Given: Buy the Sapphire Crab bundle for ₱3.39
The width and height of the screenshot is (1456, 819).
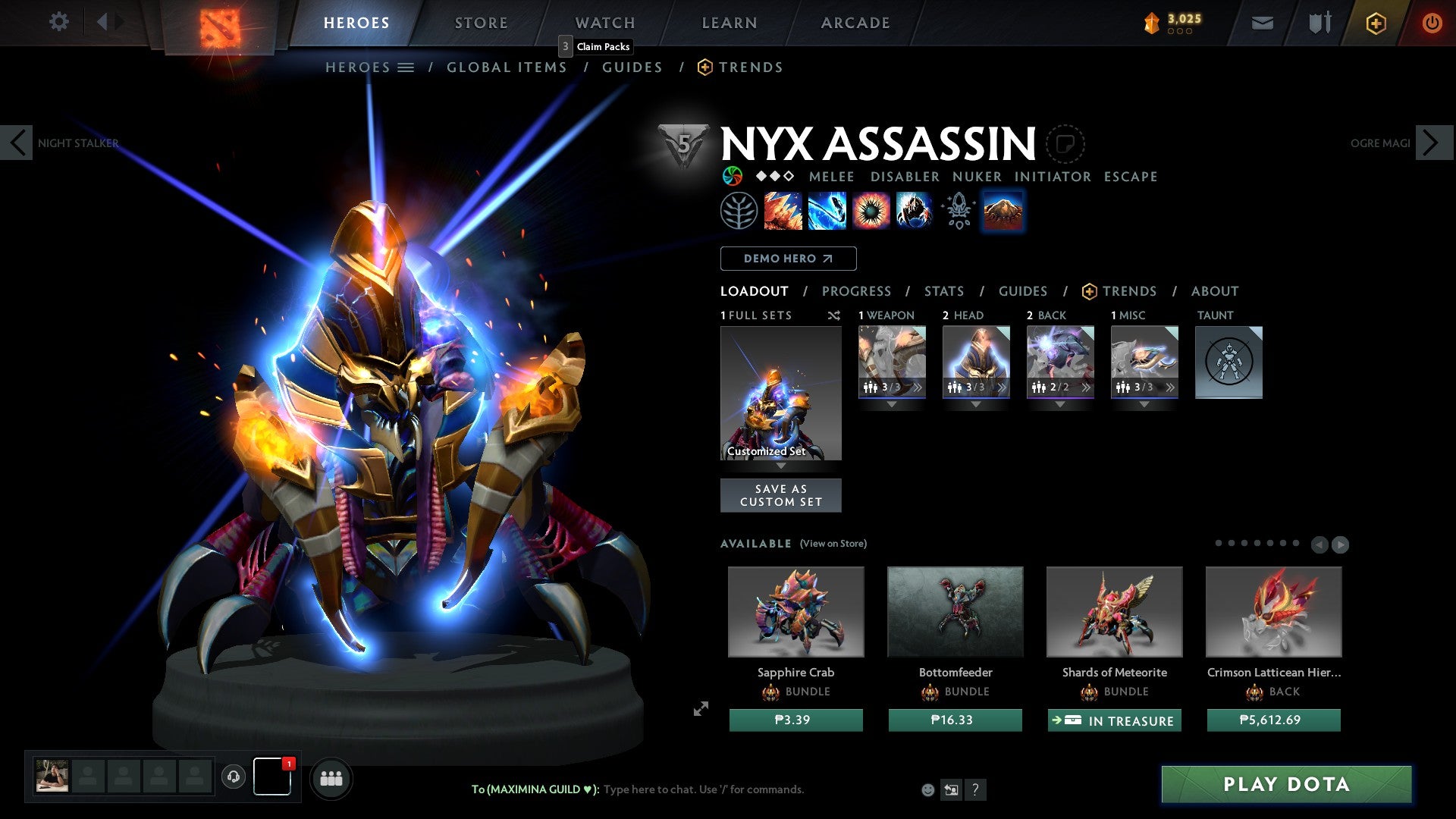Looking at the screenshot, I should pyautogui.click(x=795, y=720).
